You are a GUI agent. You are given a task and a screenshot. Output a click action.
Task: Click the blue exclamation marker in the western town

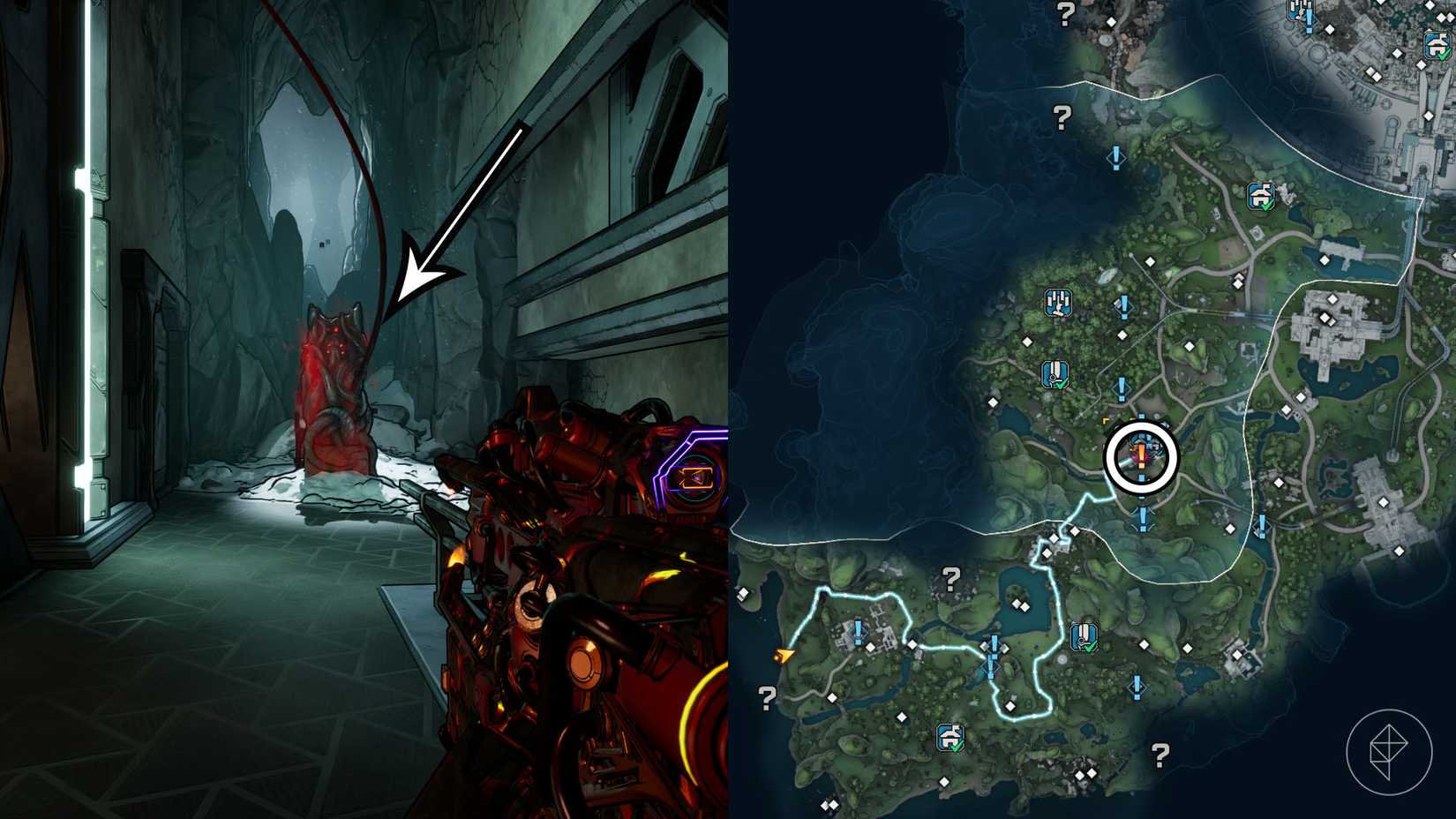[858, 630]
